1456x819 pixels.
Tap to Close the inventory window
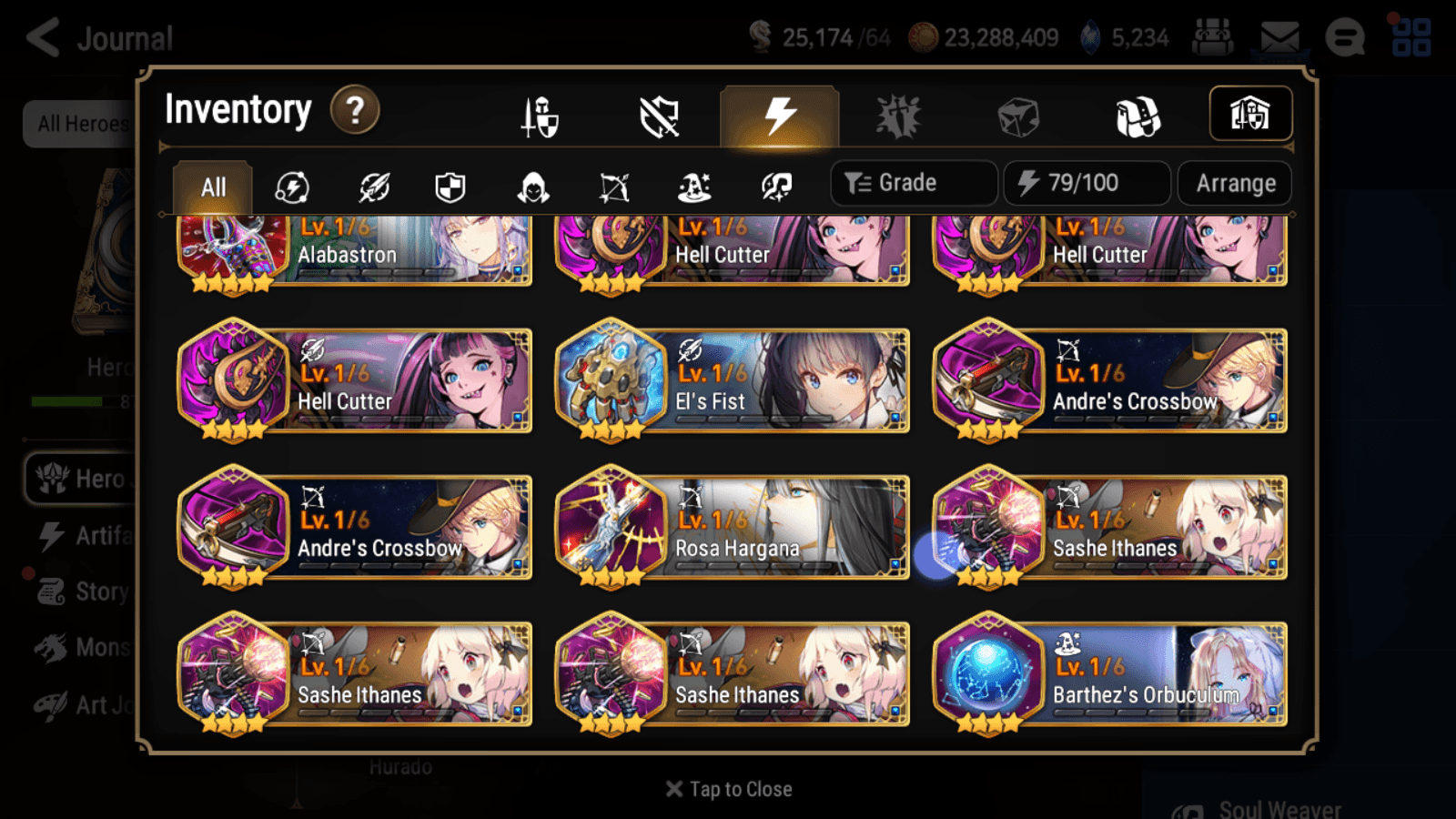[x=727, y=788]
